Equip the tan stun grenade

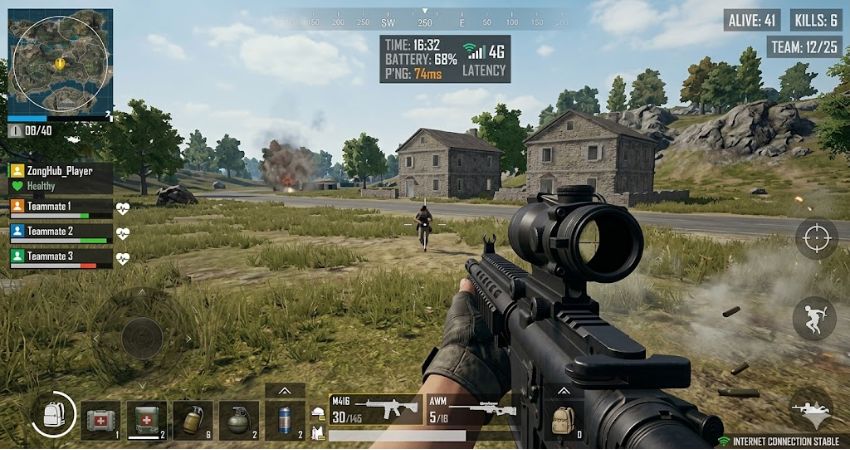192,420
